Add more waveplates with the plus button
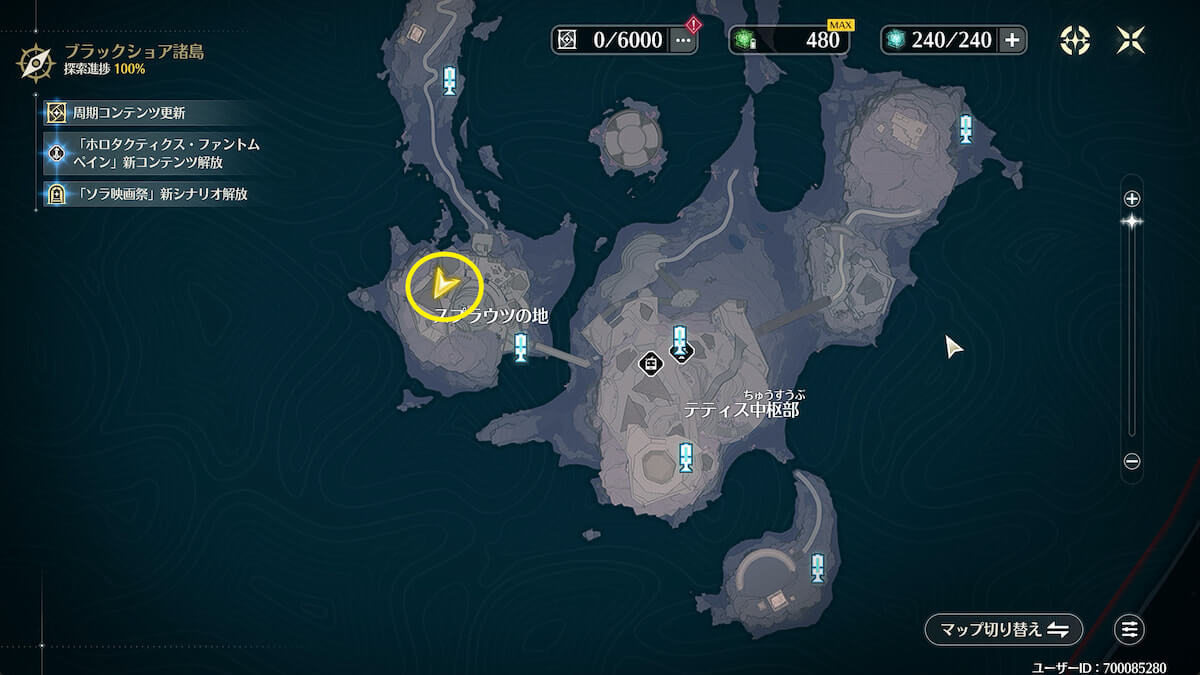Viewport: 1200px width, 675px height. pyautogui.click(x=1012, y=40)
